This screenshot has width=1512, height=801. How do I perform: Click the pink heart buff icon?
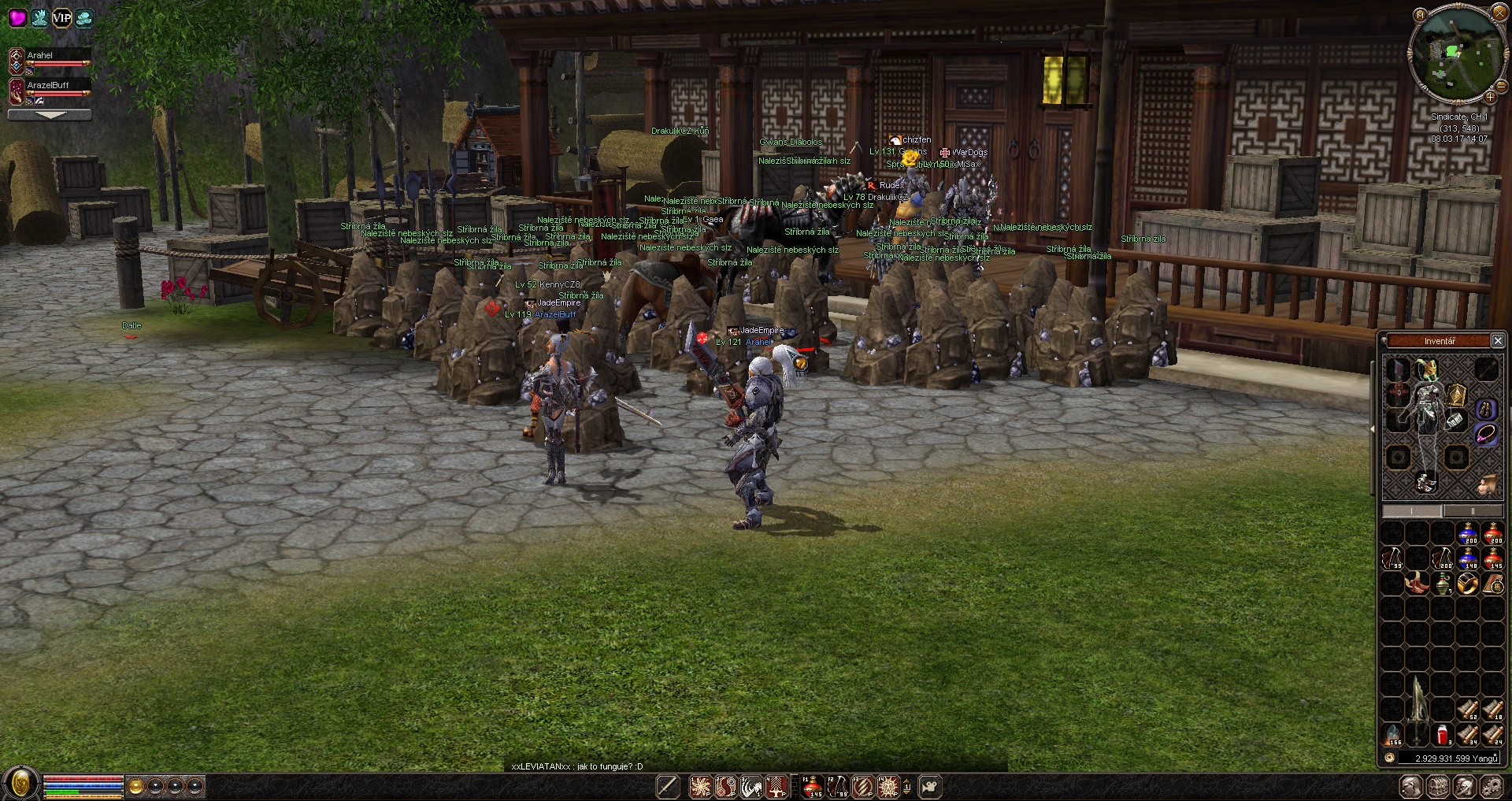click(x=17, y=17)
